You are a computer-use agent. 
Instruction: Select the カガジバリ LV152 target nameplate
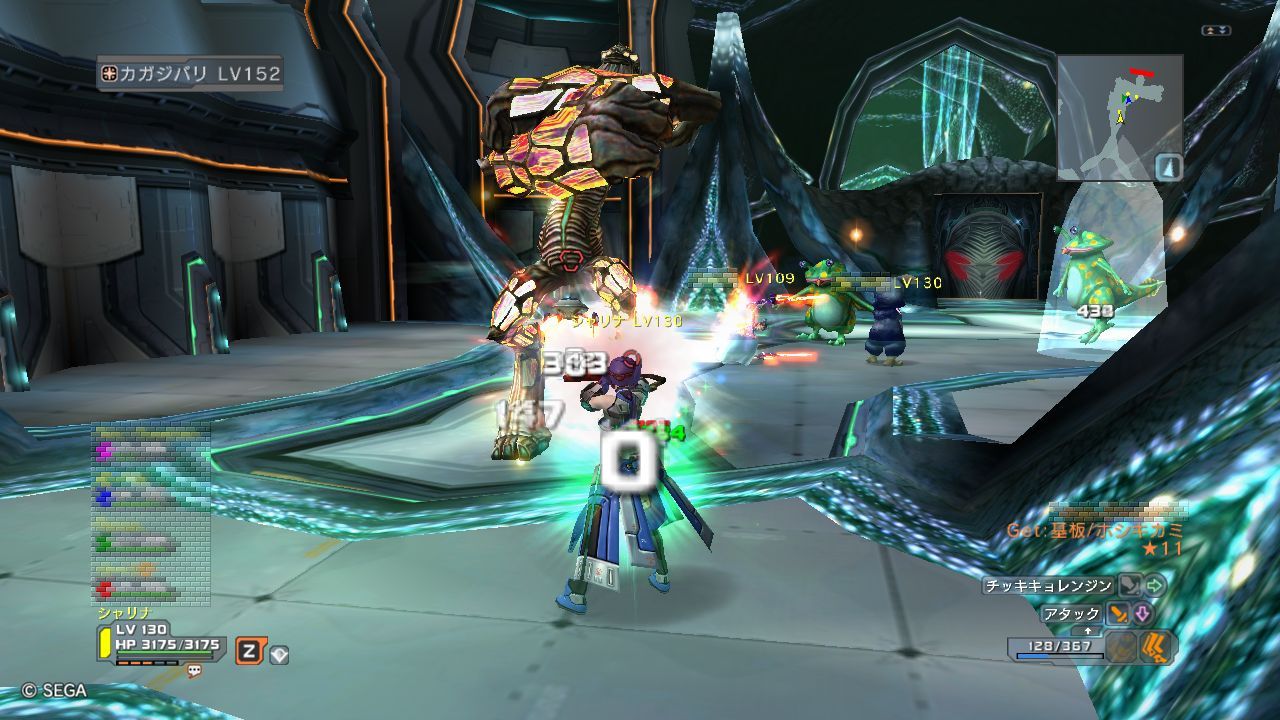(190, 73)
